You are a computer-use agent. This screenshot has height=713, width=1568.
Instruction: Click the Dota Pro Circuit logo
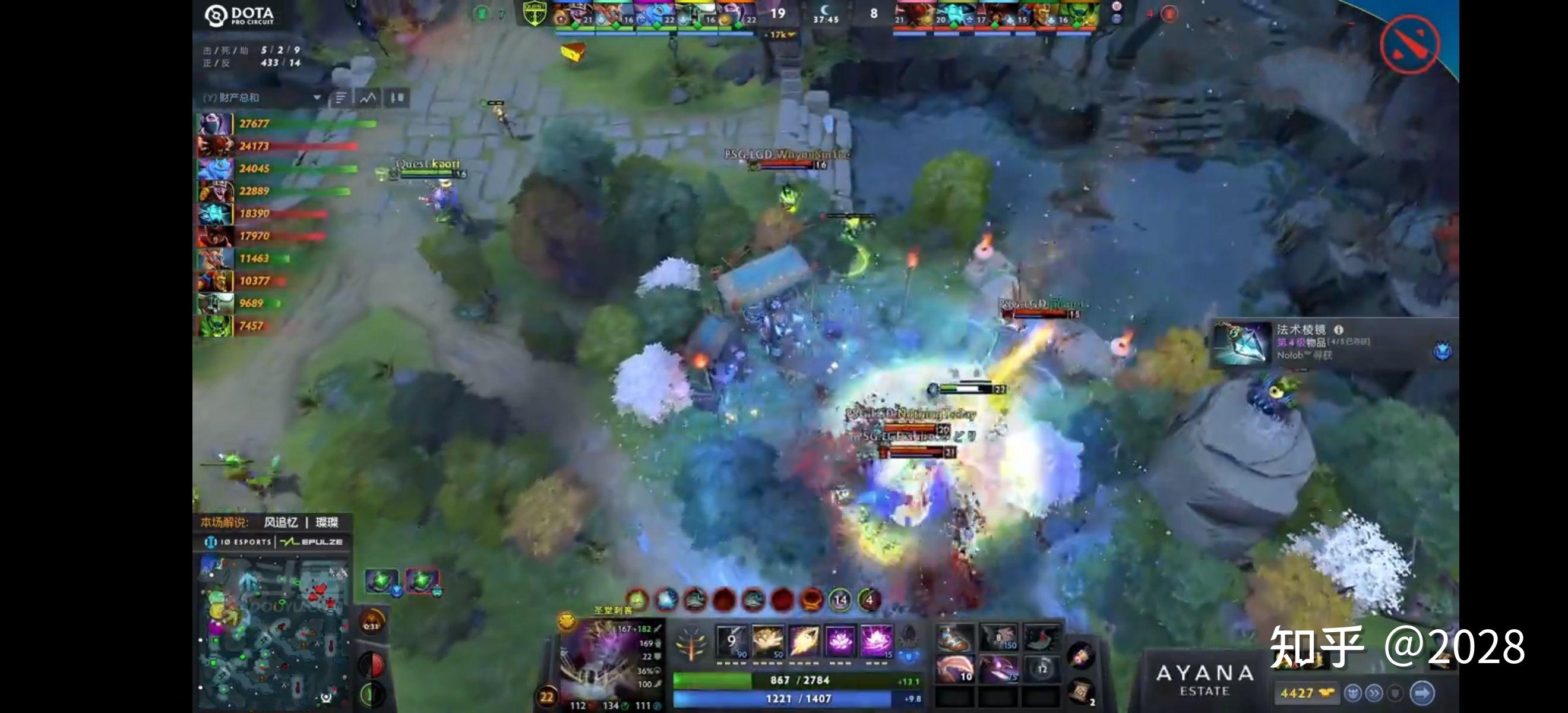(239, 16)
